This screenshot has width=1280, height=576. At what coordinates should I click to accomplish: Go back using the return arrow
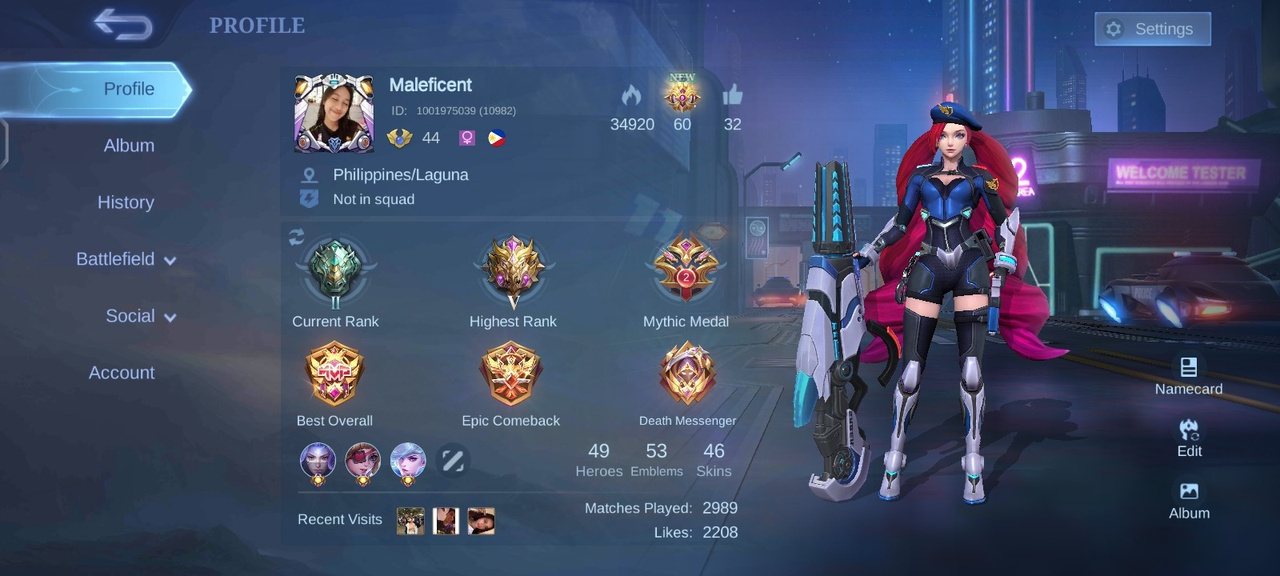(x=123, y=25)
